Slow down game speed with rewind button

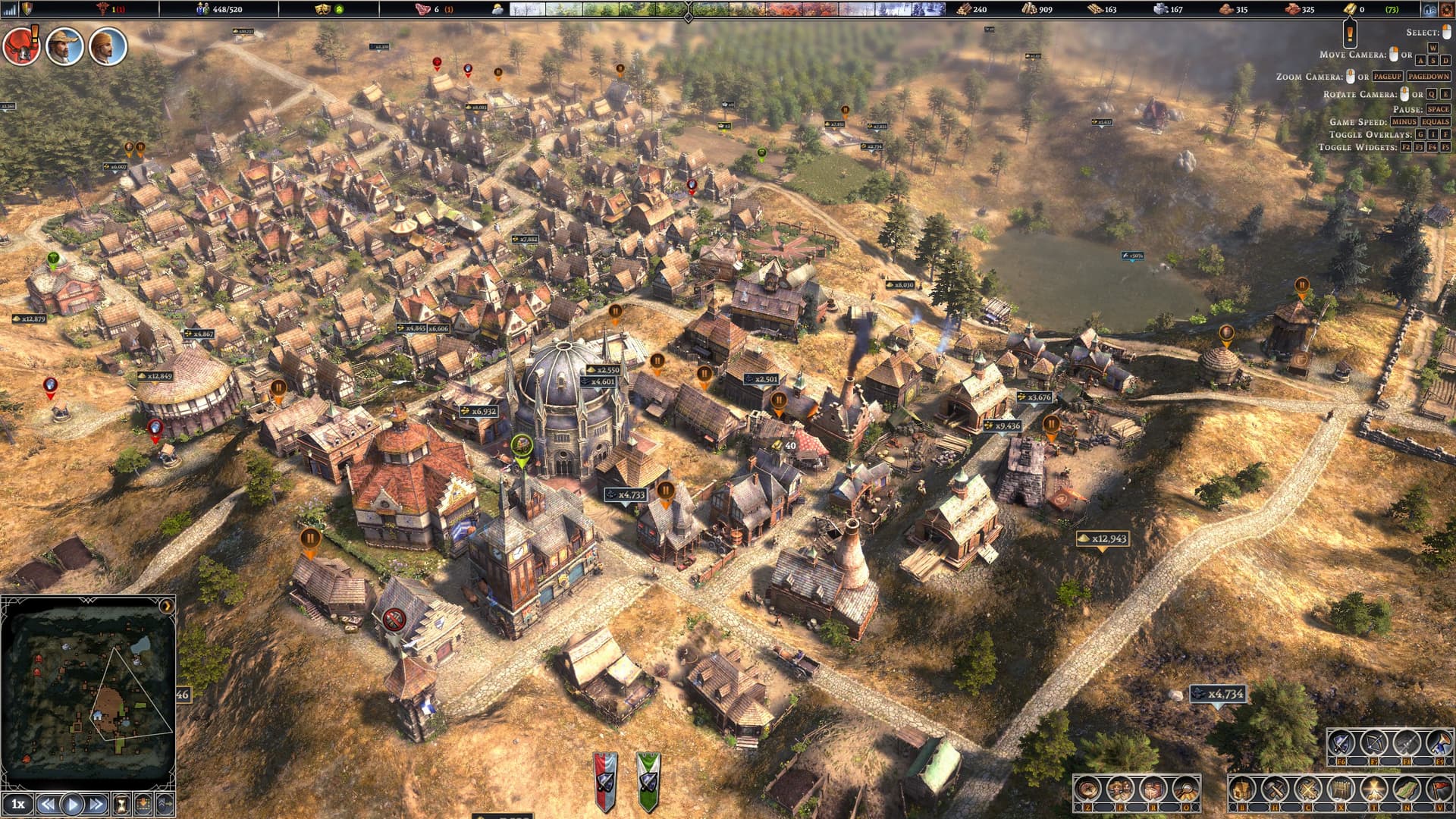(48, 804)
